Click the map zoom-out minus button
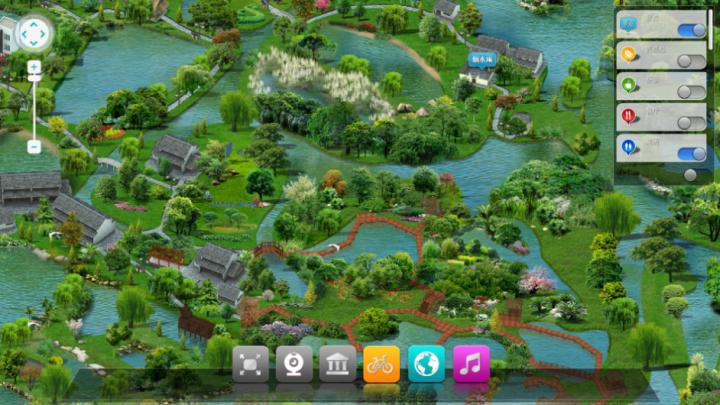Screen dimensions: 720x405 (34, 147)
